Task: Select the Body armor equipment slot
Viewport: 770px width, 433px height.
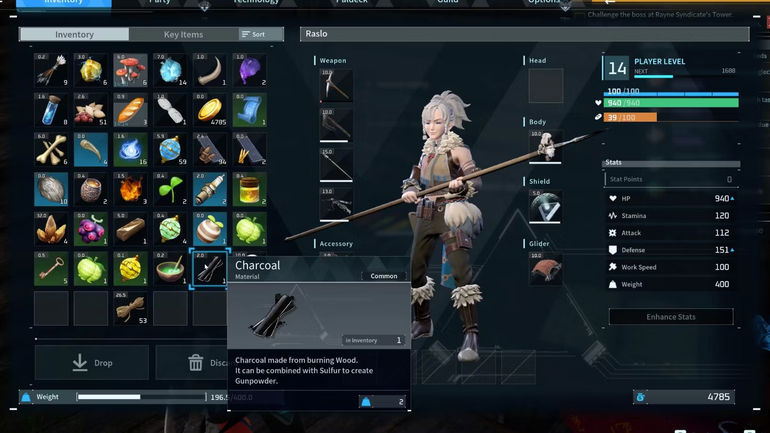Action: point(545,146)
